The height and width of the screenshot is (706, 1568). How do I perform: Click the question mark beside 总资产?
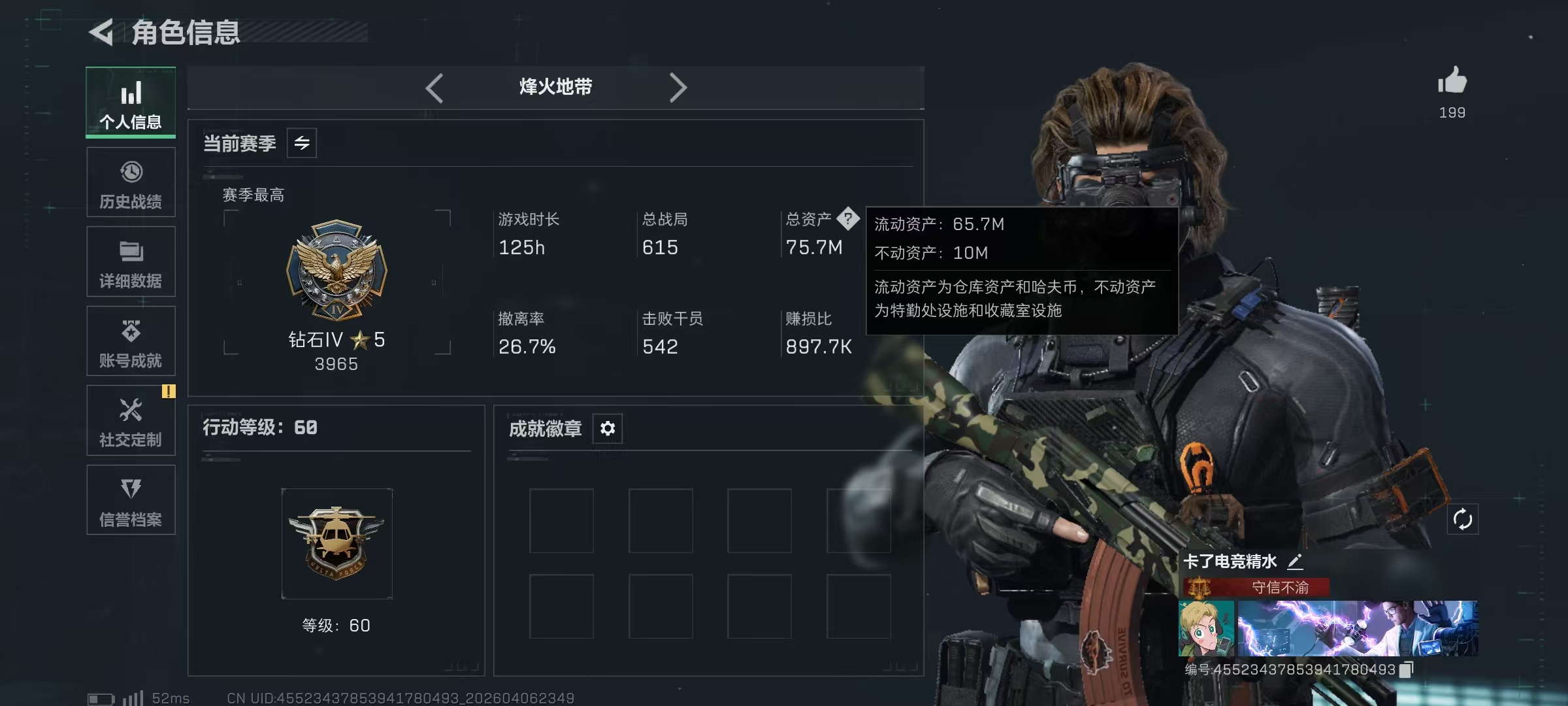click(848, 218)
